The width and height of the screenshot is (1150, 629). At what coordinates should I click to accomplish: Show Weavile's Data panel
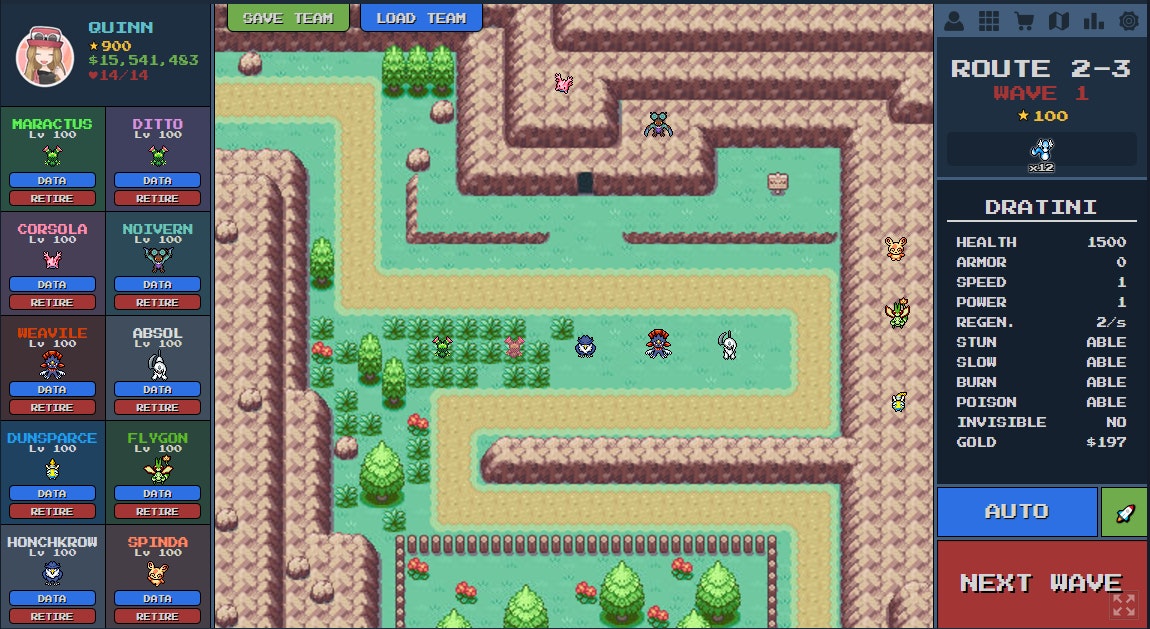52,390
